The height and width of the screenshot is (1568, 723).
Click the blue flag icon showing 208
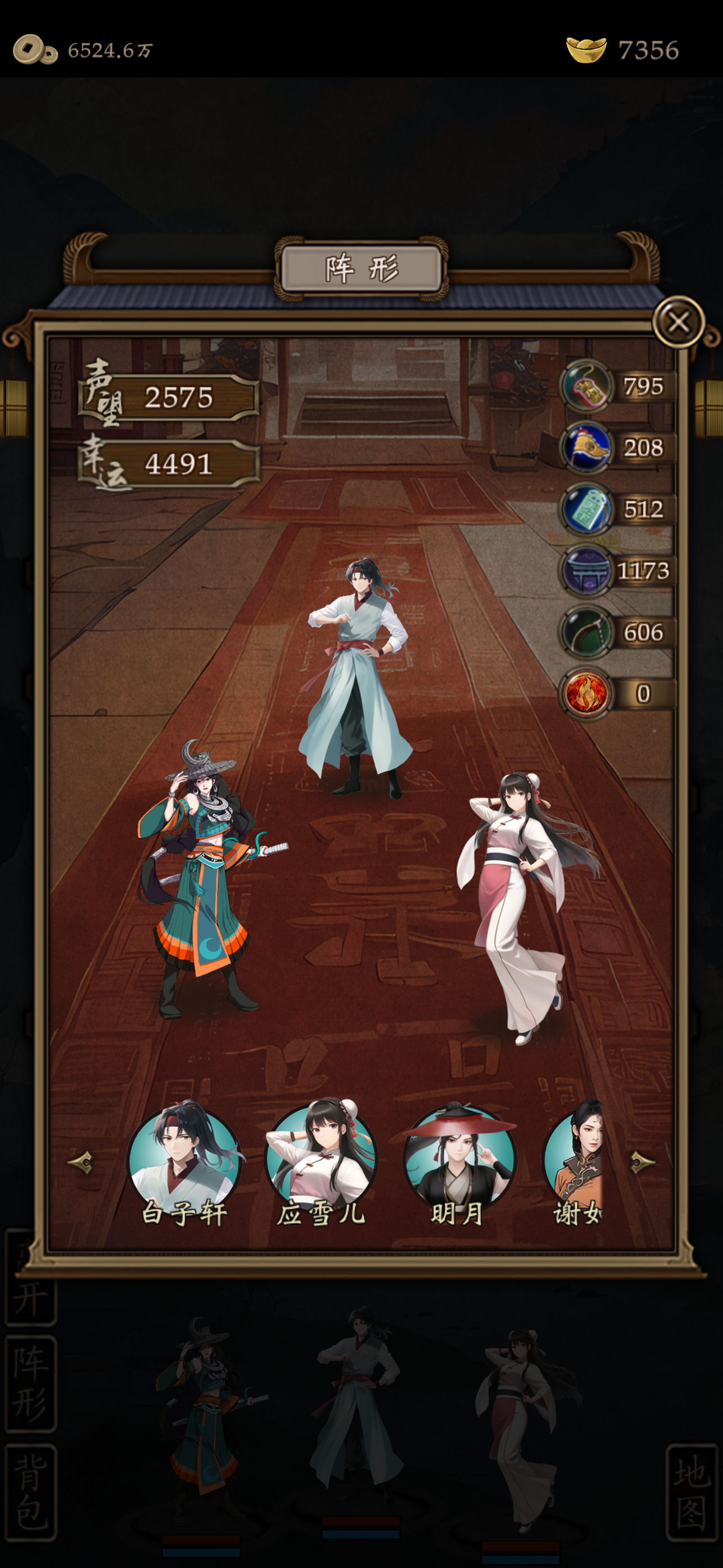click(586, 448)
